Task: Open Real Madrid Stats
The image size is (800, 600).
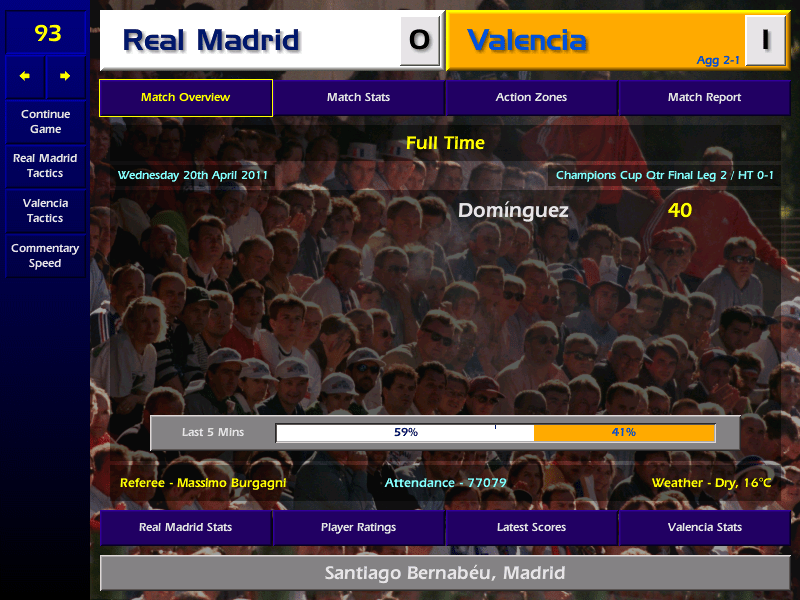Action: pos(186,527)
